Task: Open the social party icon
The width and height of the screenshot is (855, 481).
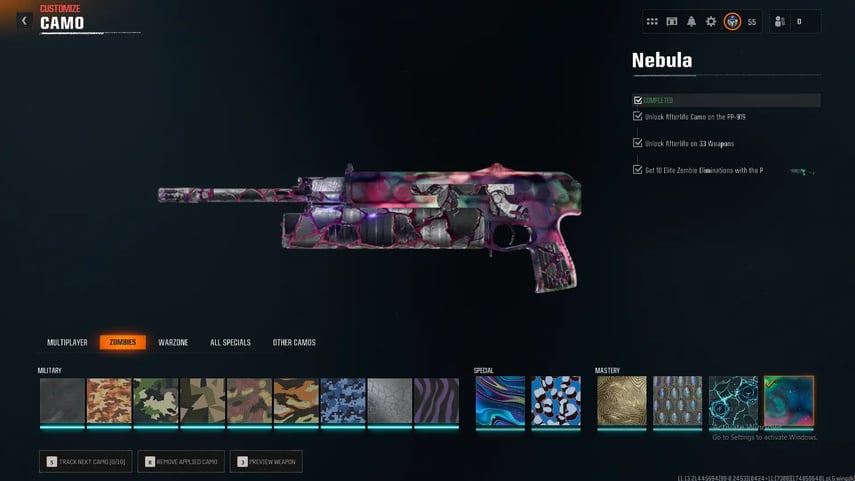Action: click(x=780, y=21)
